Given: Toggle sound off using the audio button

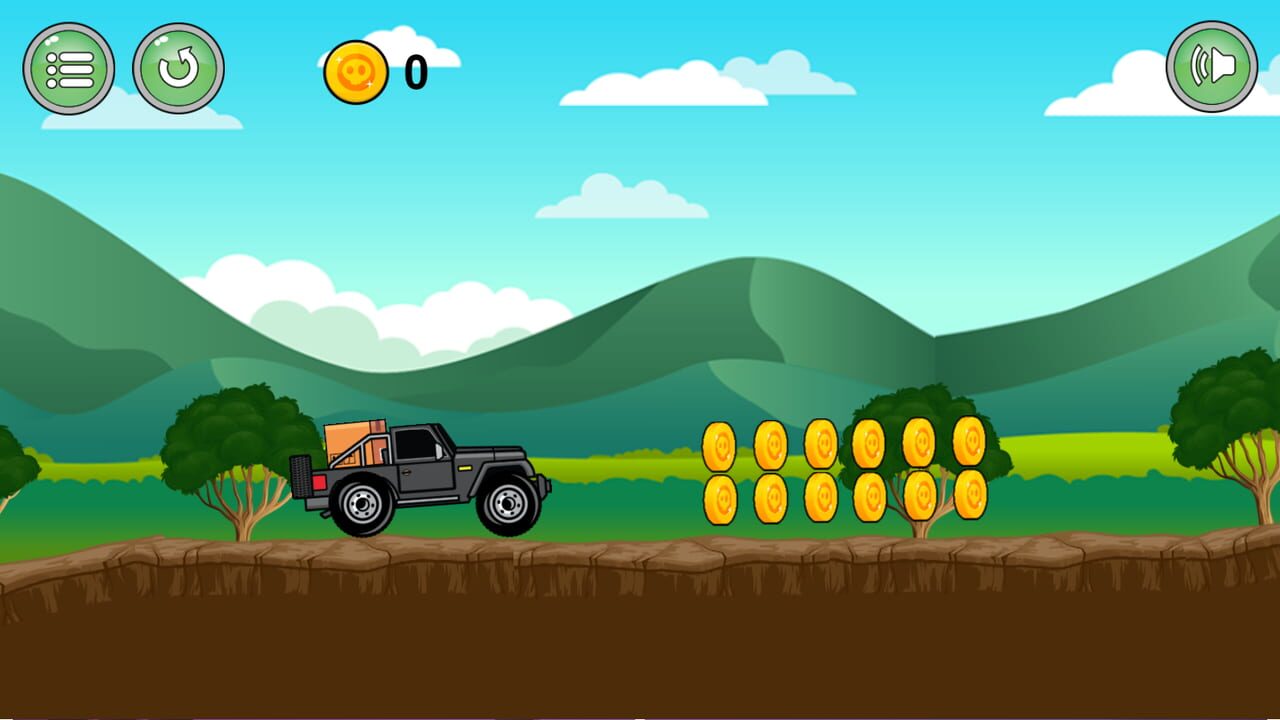Looking at the screenshot, I should 1211,66.
